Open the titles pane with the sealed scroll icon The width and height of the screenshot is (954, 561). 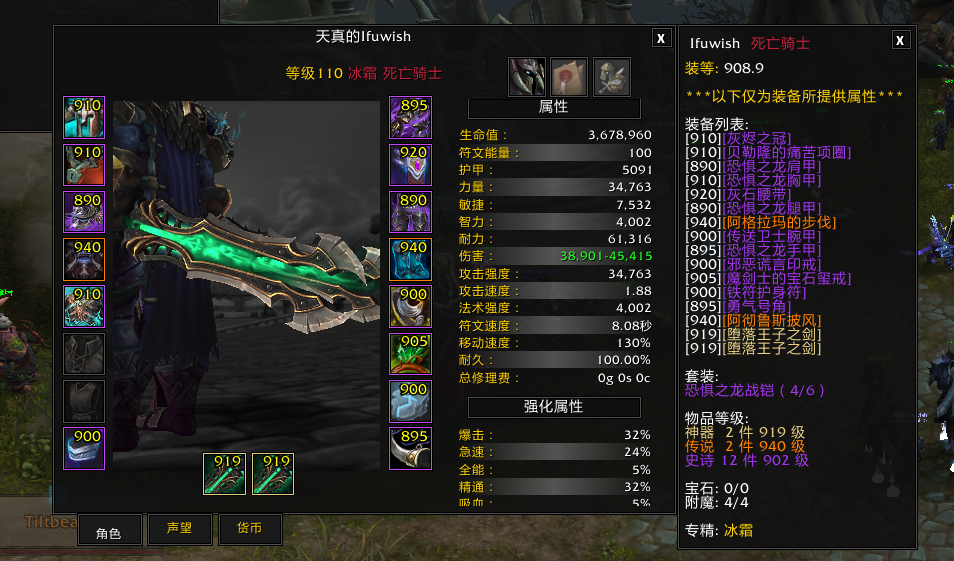pyautogui.click(x=569, y=76)
